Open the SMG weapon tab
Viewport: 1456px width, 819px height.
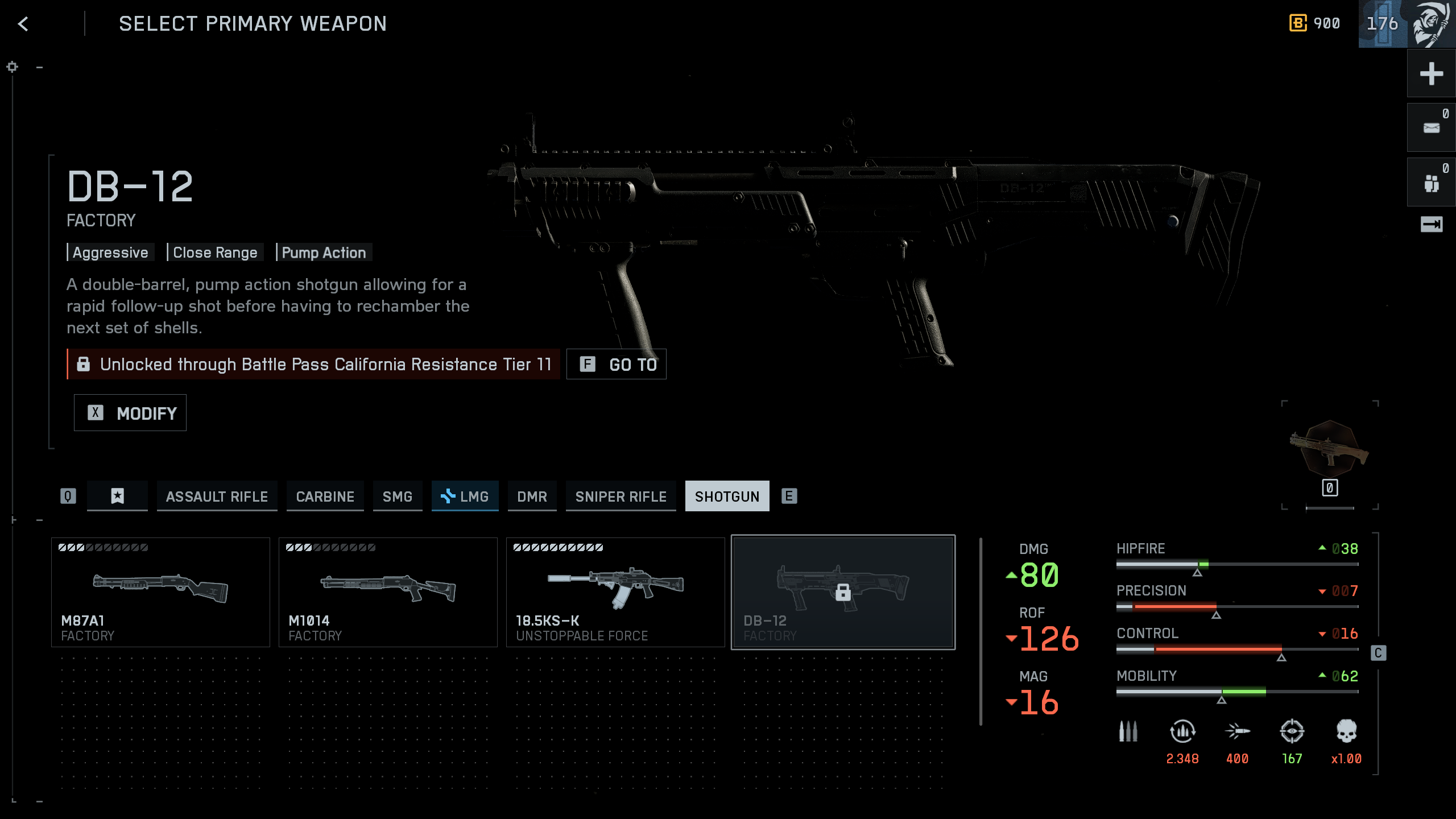[x=397, y=497]
